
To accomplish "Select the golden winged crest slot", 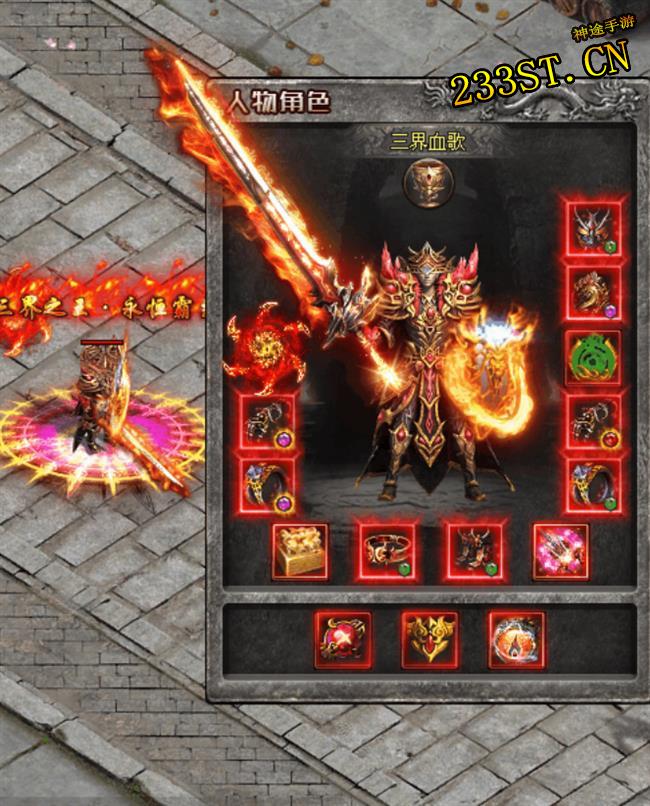I will (x=430, y=640).
